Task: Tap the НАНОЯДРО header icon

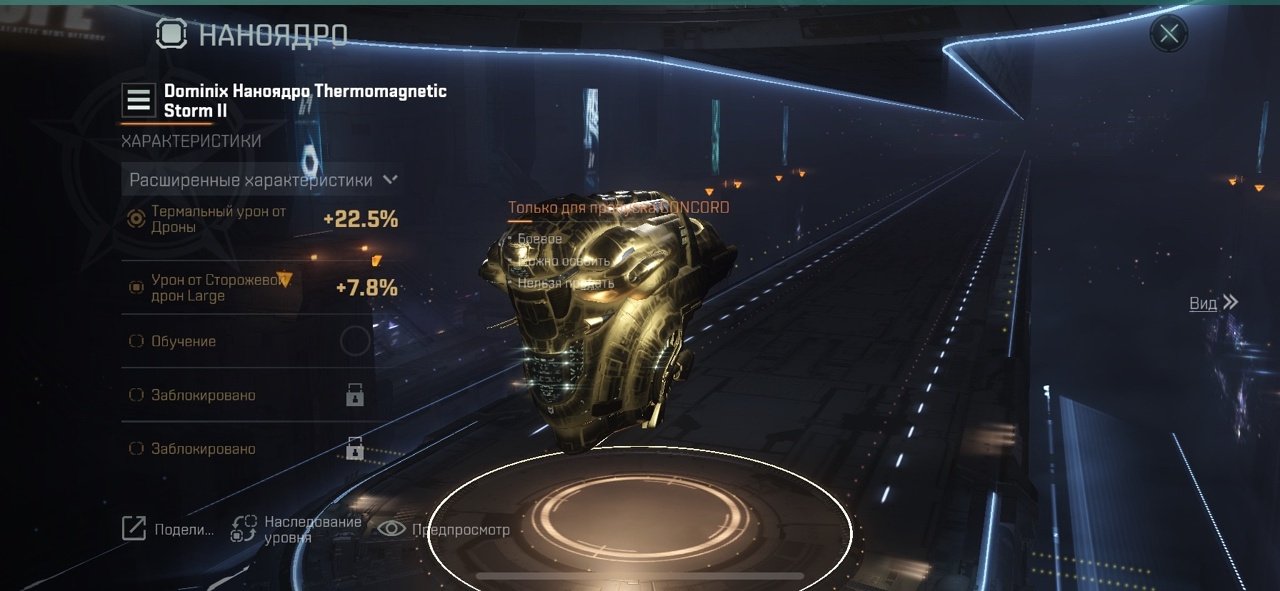Action: [172, 35]
